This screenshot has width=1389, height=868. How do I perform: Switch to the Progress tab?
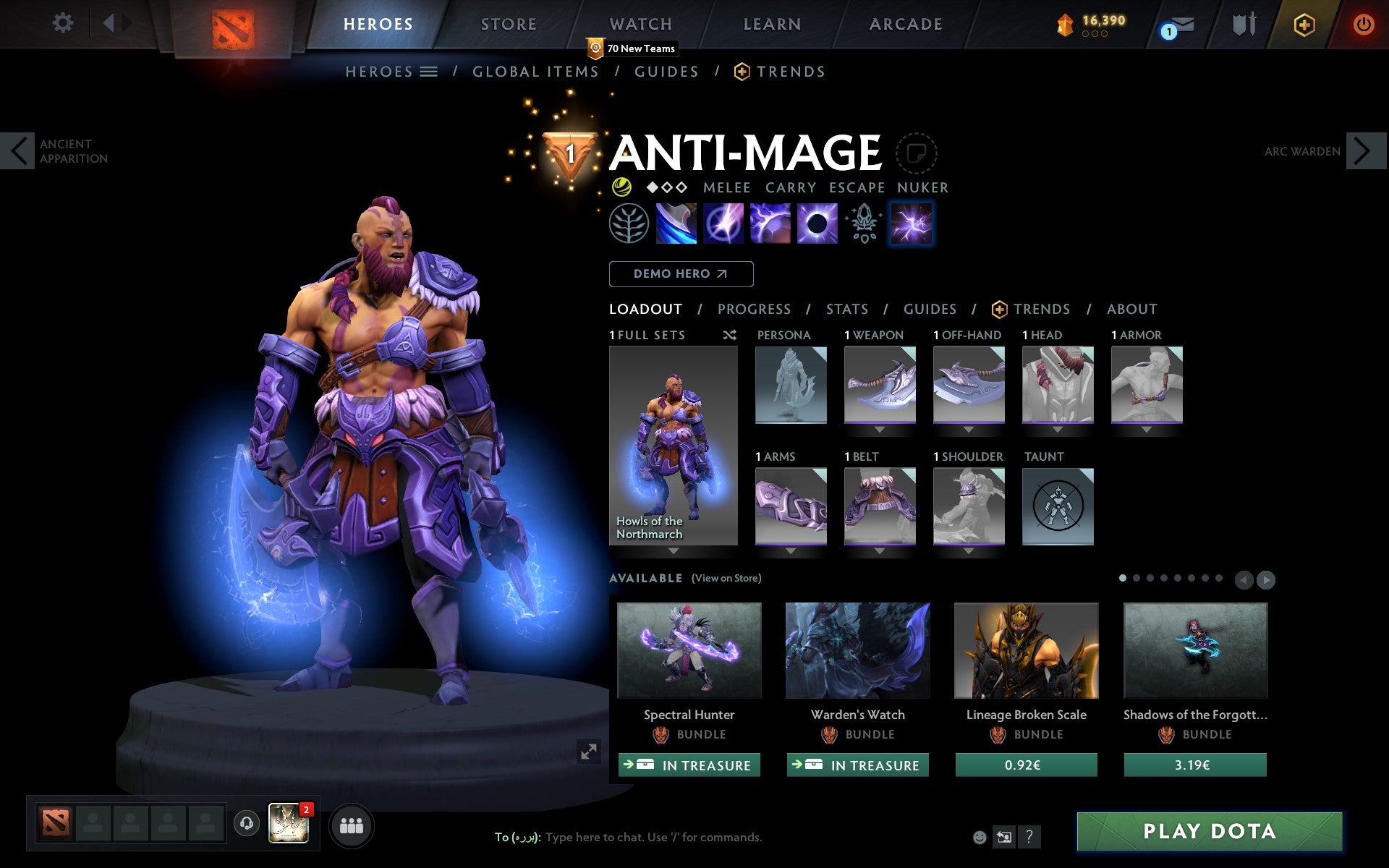click(754, 309)
